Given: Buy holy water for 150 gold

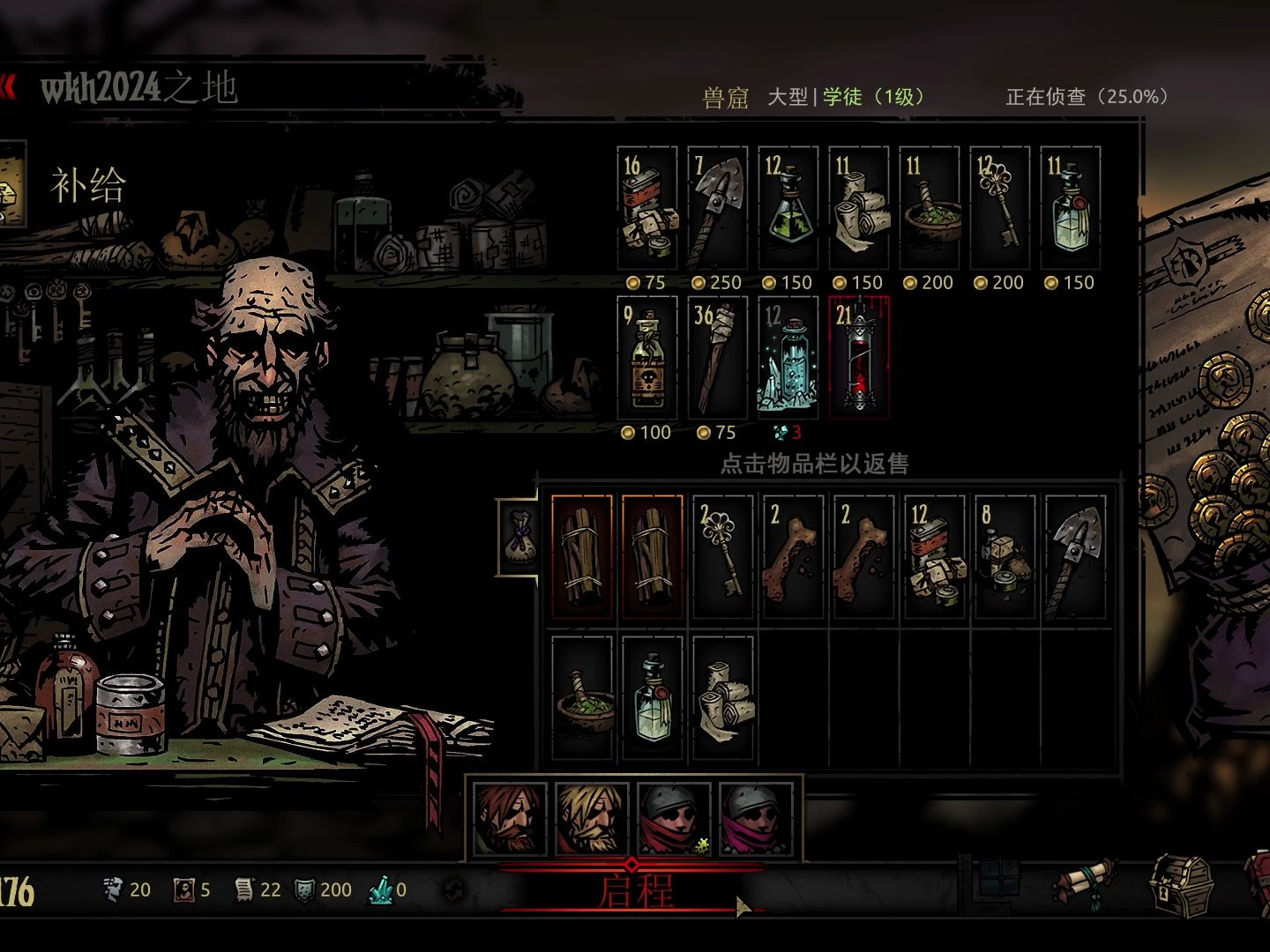Looking at the screenshot, I should (1071, 209).
